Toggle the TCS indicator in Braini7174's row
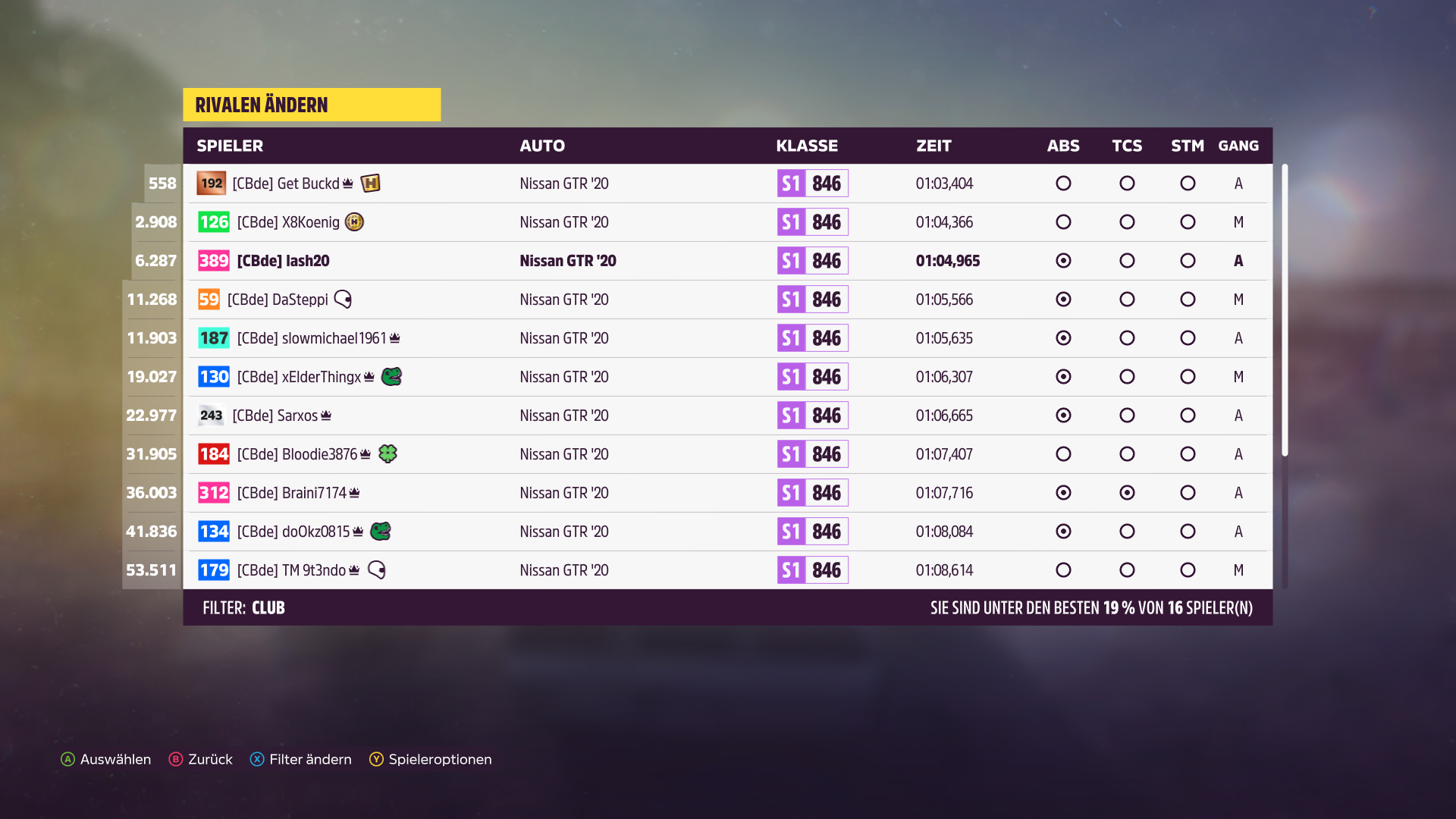The width and height of the screenshot is (1456, 819). [x=1127, y=492]
